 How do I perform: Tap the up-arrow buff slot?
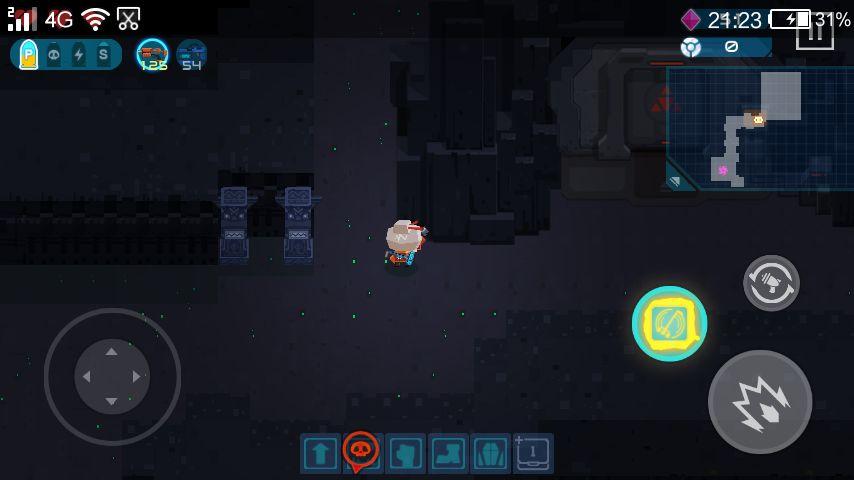320,454
